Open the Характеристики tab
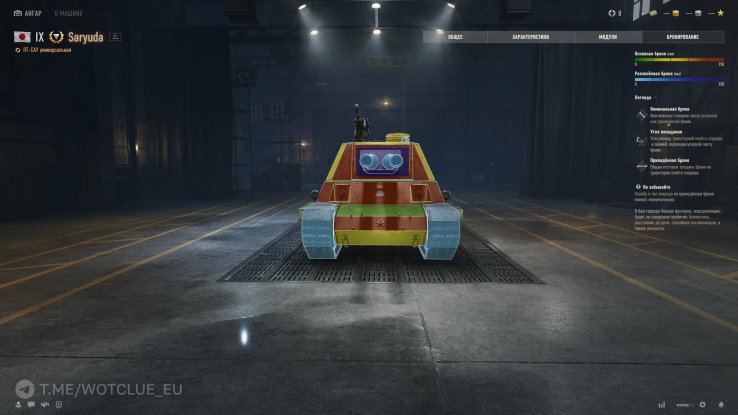The height and width of the screenshot is (415, 738). point(530,37)
